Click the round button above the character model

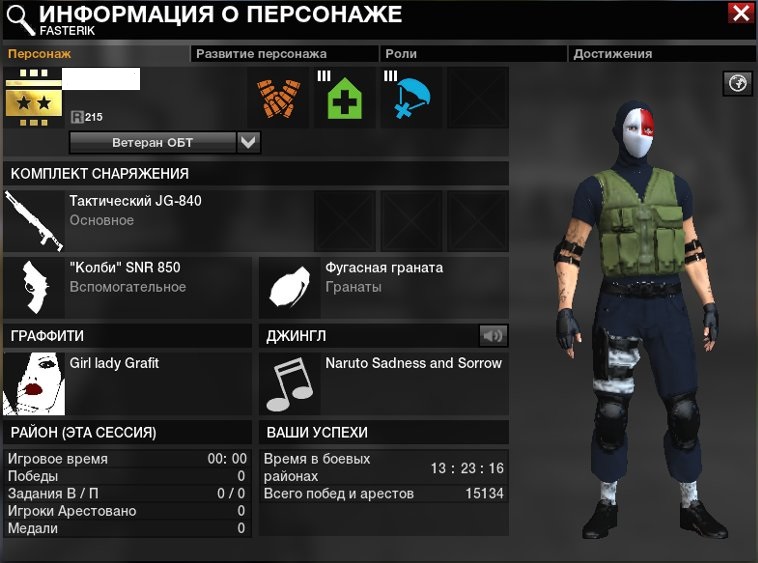point(738,84)
